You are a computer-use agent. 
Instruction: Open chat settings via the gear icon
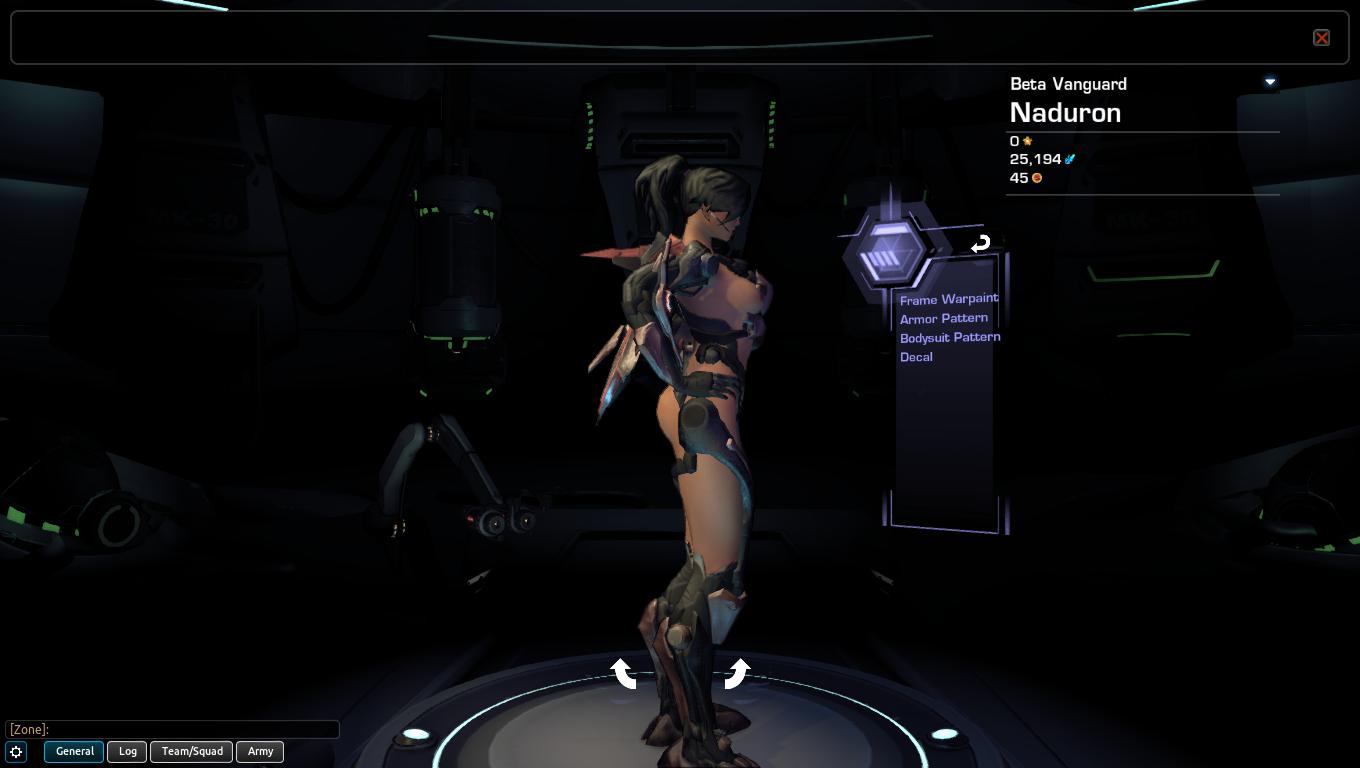point(16,752)
